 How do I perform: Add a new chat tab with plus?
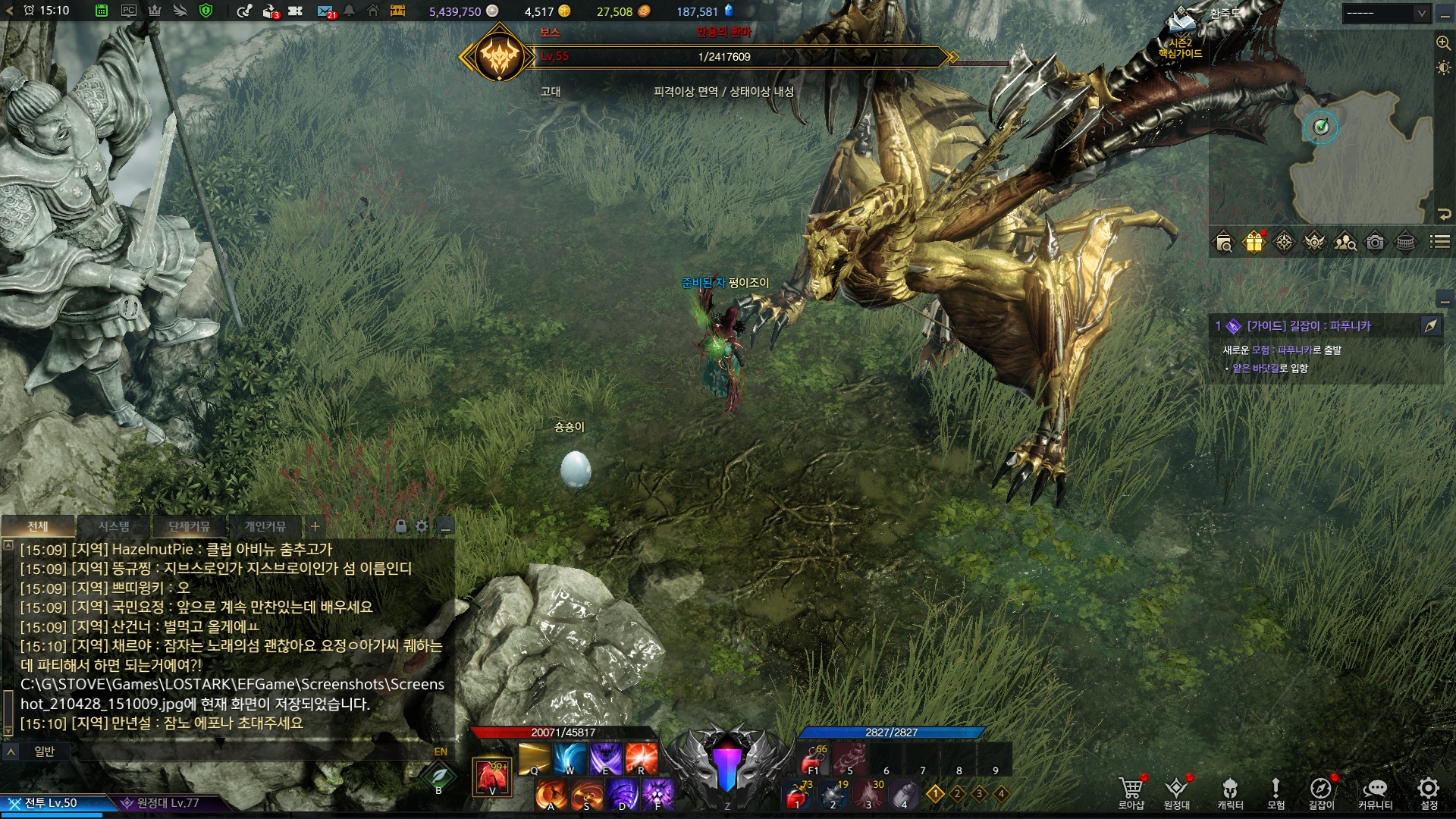tap(315, 526)
